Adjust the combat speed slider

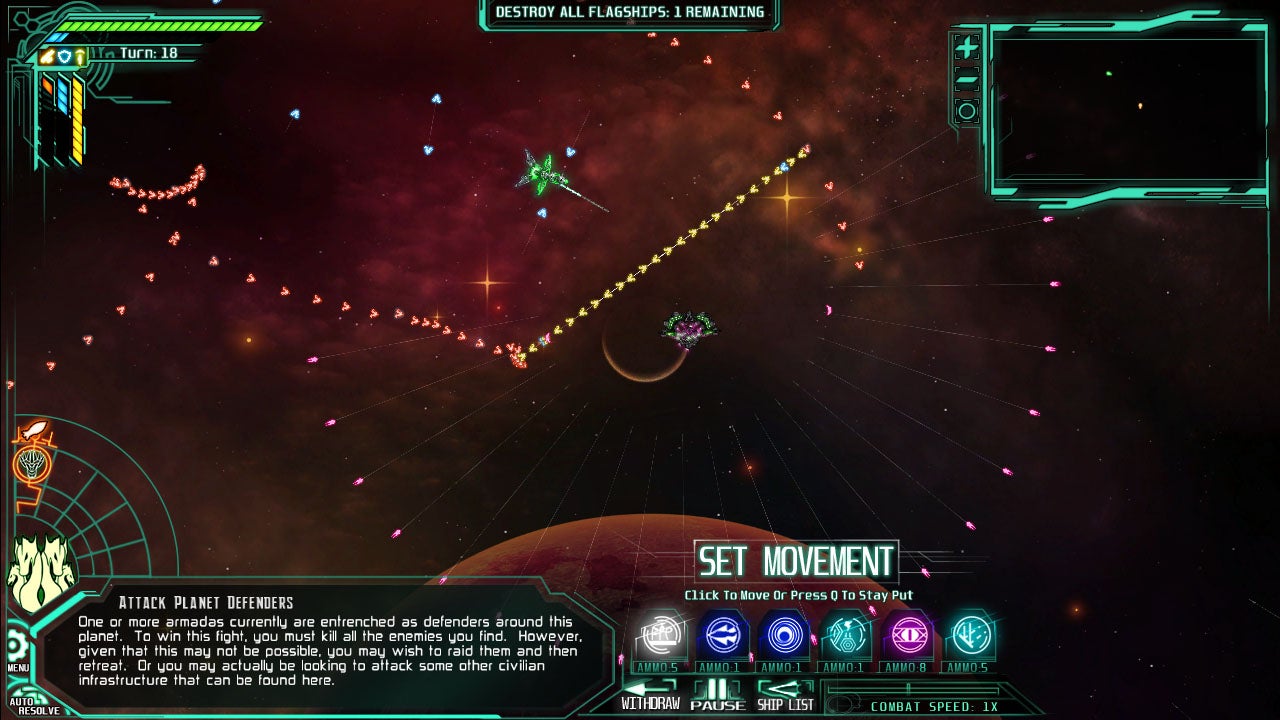(908, 689)
